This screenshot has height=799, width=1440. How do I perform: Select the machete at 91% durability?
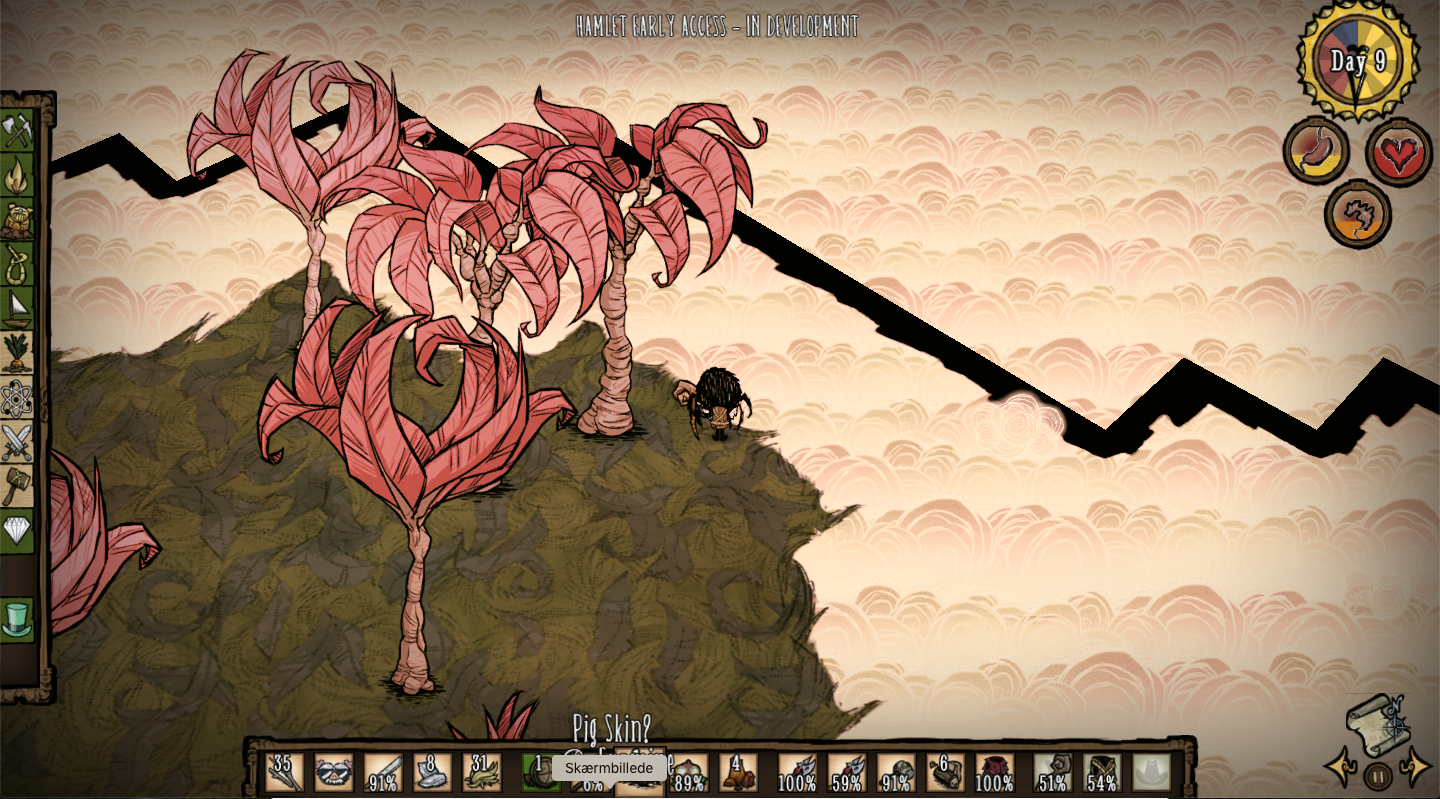pyautogui.click(x=383, y=772)
